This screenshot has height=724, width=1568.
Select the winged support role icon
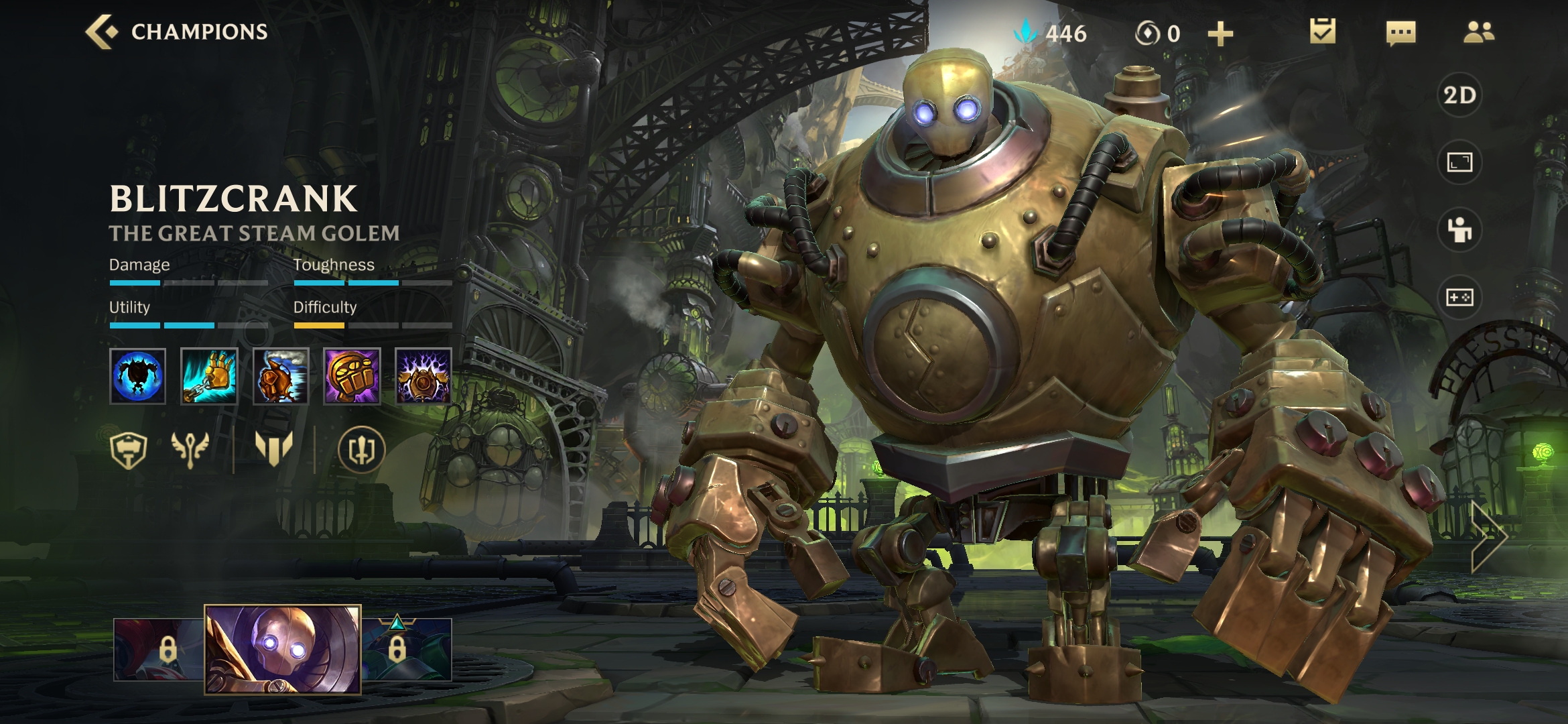(190, 449)
